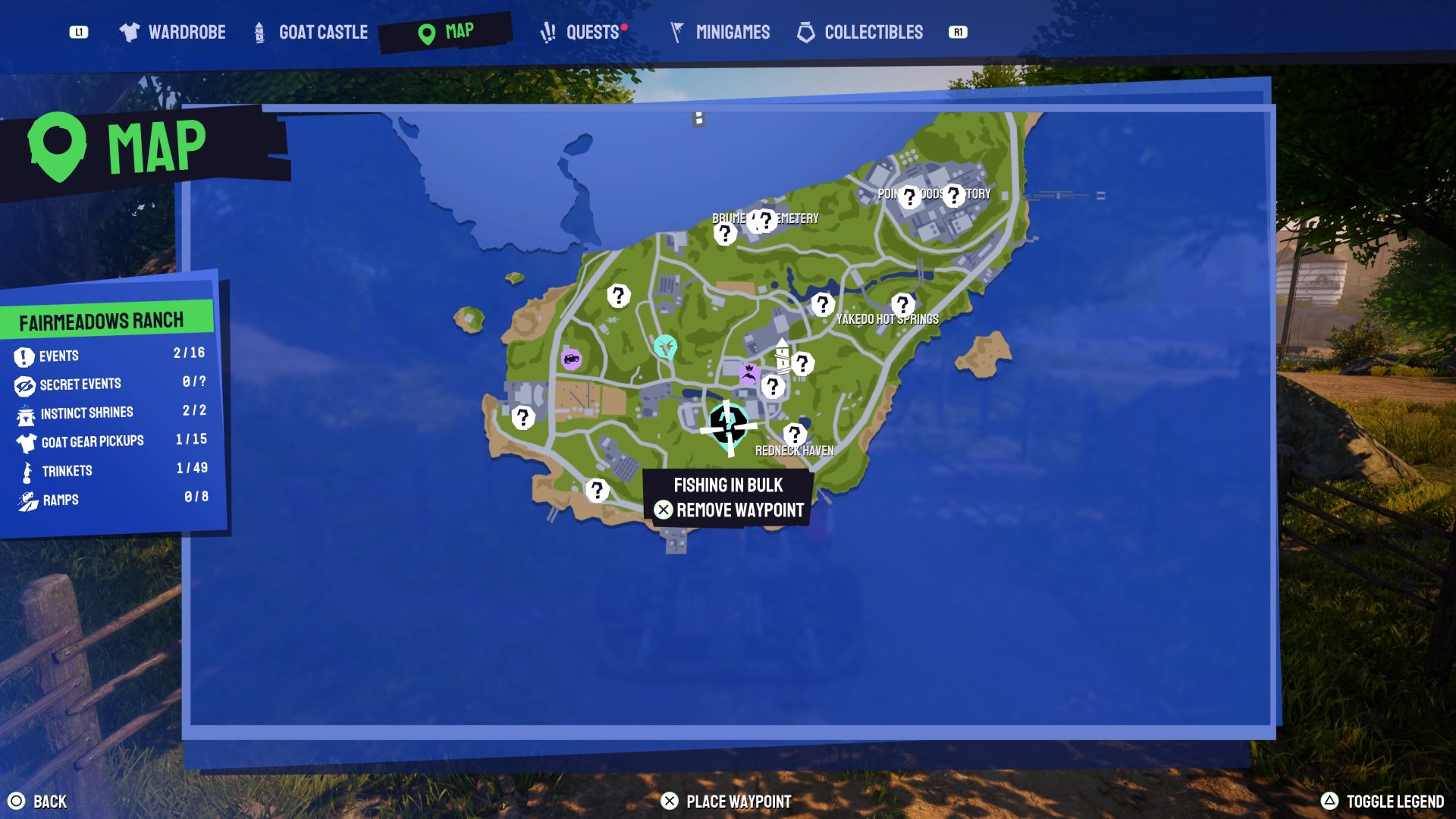1456x819 pixels.
Task: Click the Trinkets statue icon in the legend
Action: tap(25, 470)
